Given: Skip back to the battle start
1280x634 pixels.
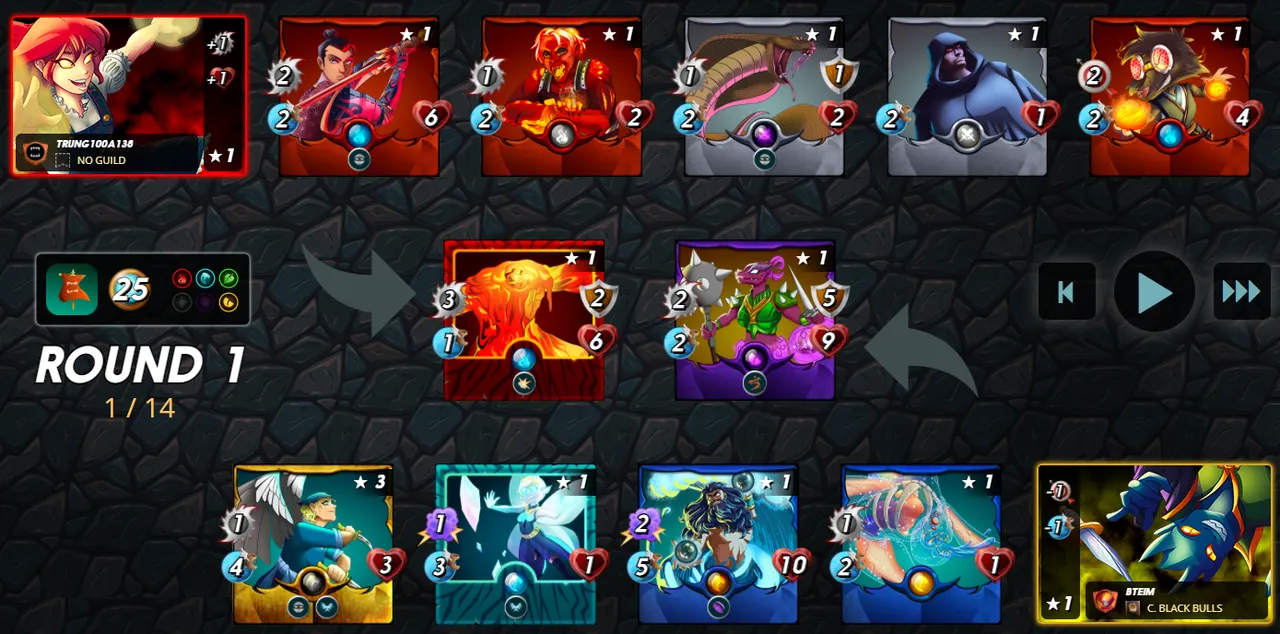Looking at the screenshot, I should [x=1066, y=292].
